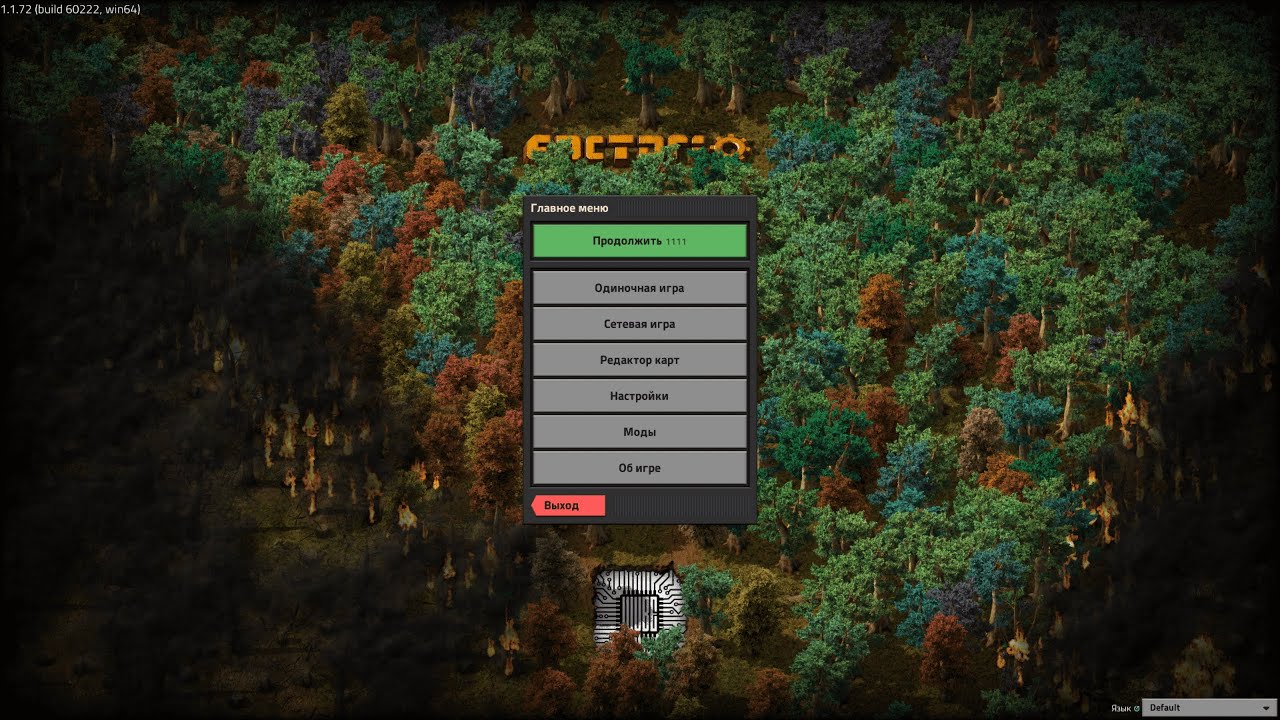
Task: Open the Настройки settings menu
Action: point(639,396)
